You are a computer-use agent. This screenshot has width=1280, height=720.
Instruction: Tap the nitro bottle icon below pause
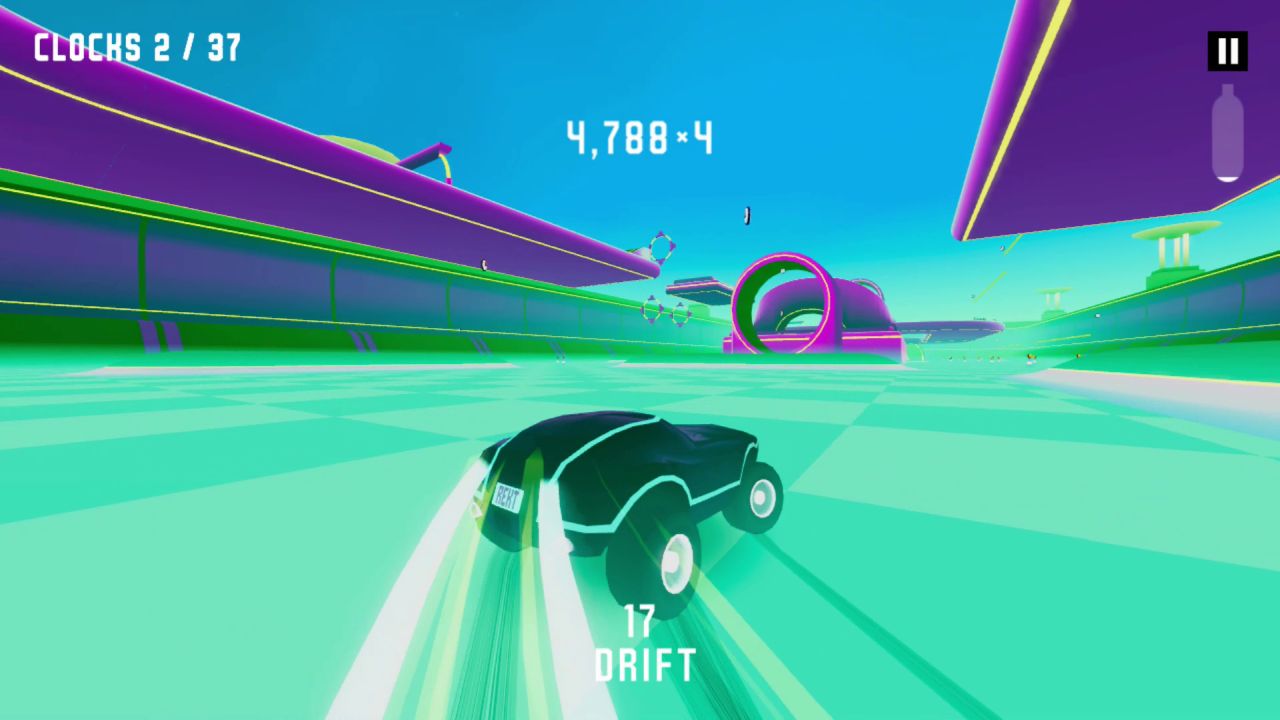(x=1226, y=135)
